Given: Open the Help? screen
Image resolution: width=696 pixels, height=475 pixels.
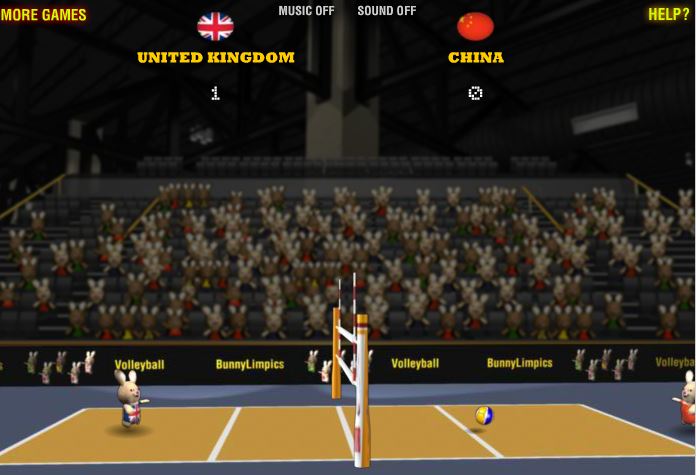Looking at the screenshot, I should (x=668, y=15).
